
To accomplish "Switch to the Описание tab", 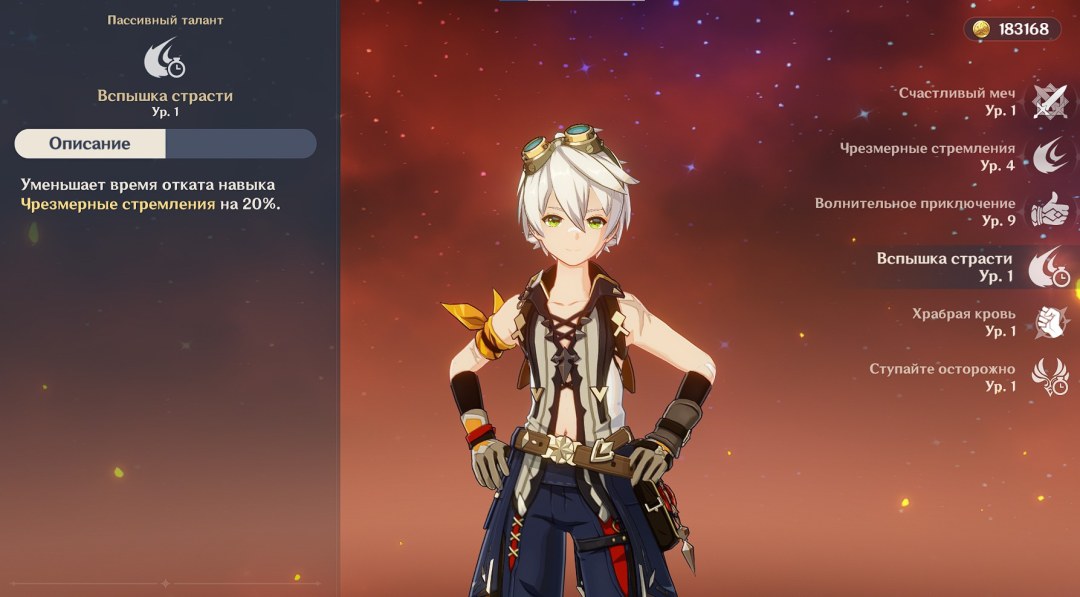I will click(x=90, y=143).
